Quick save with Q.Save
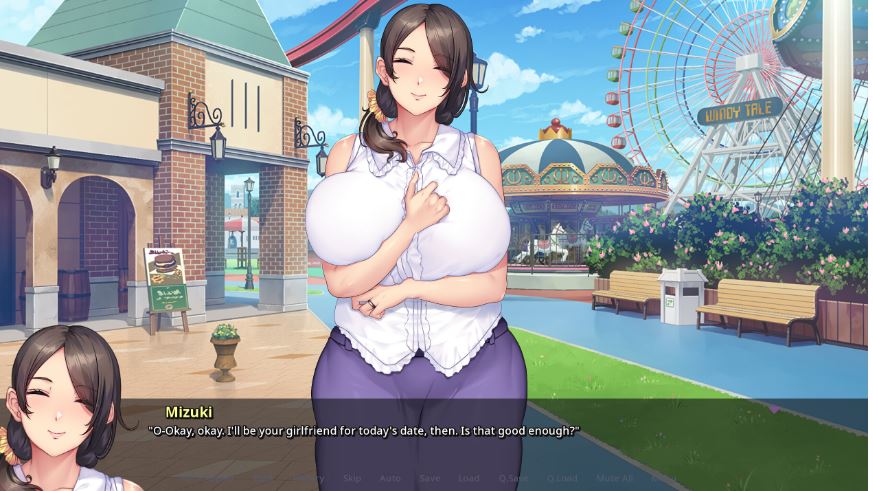The image size is (873, 491). tap(513, 478)
